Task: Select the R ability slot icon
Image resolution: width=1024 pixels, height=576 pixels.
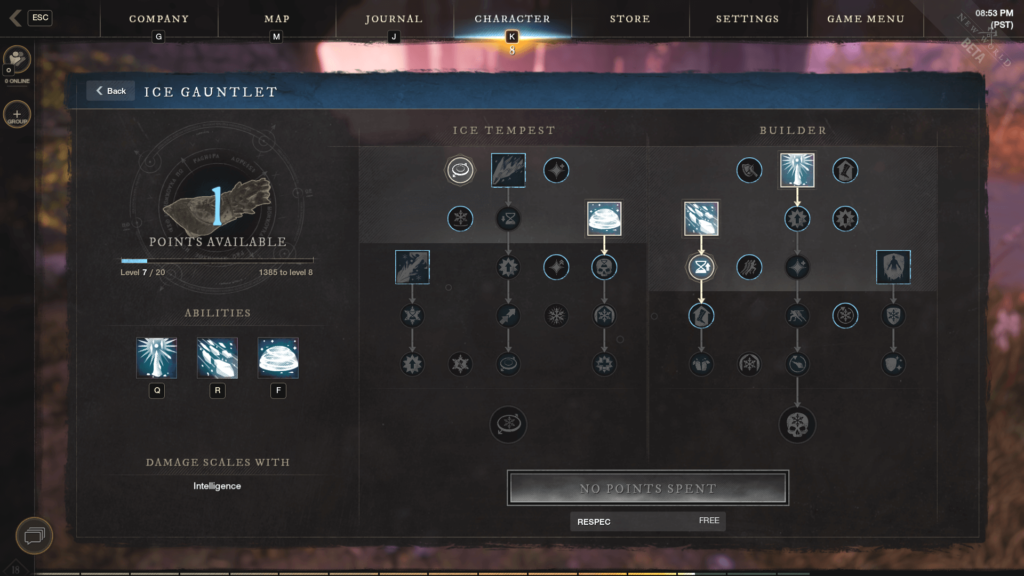Action: (x=217, y=358)
